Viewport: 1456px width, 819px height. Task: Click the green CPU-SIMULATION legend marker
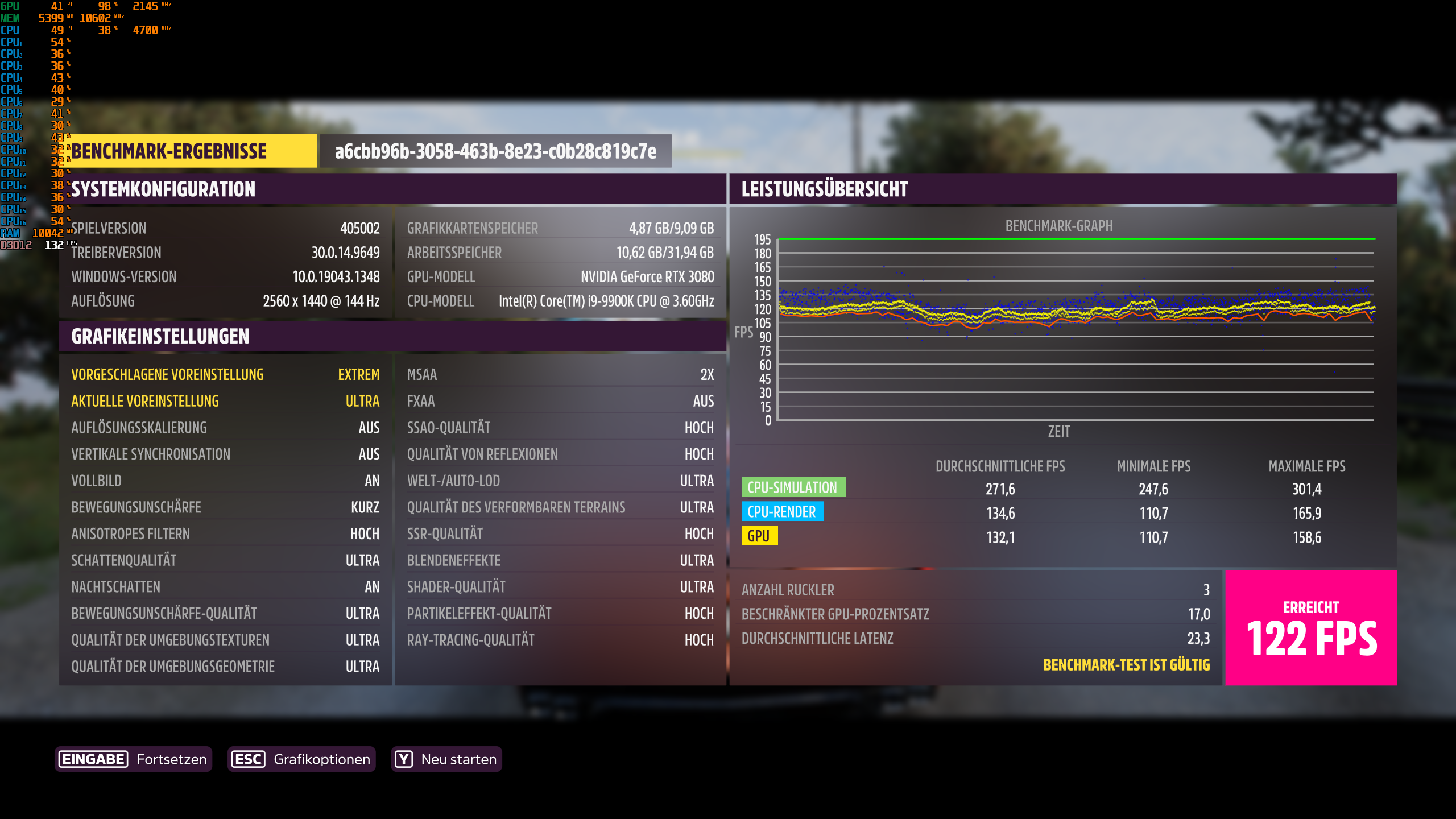[x=794, y=487]
